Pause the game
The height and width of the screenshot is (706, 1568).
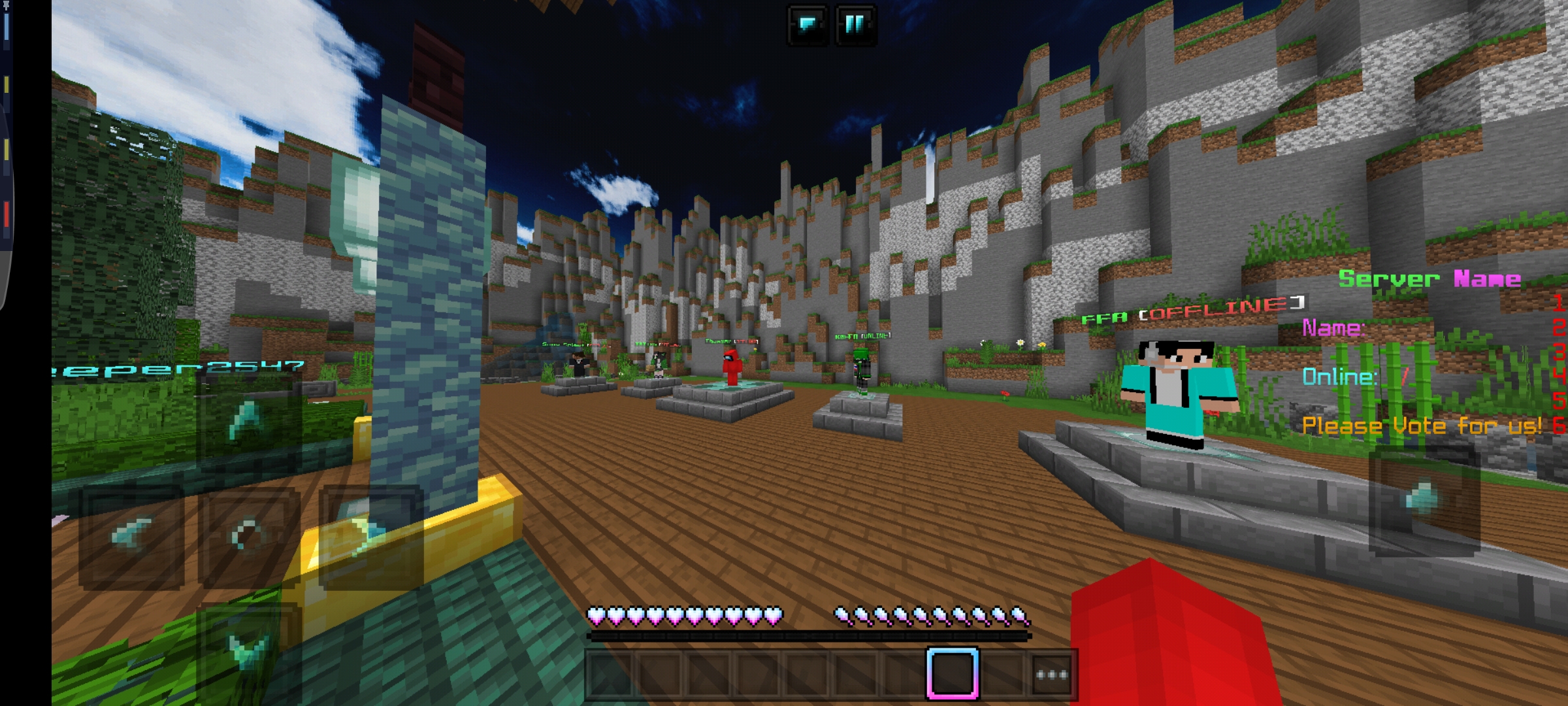(x=855, y=25)
